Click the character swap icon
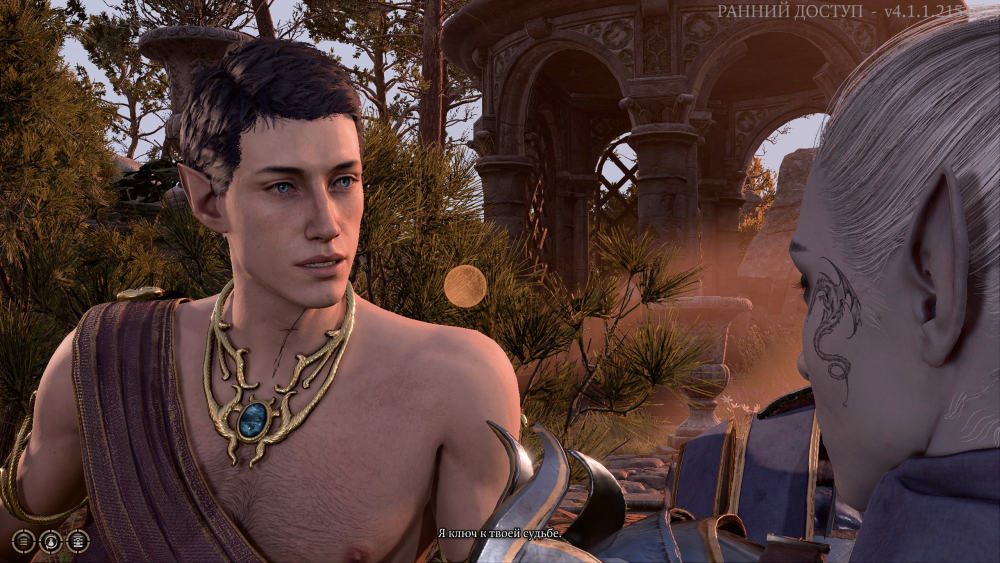 (50, 541)
